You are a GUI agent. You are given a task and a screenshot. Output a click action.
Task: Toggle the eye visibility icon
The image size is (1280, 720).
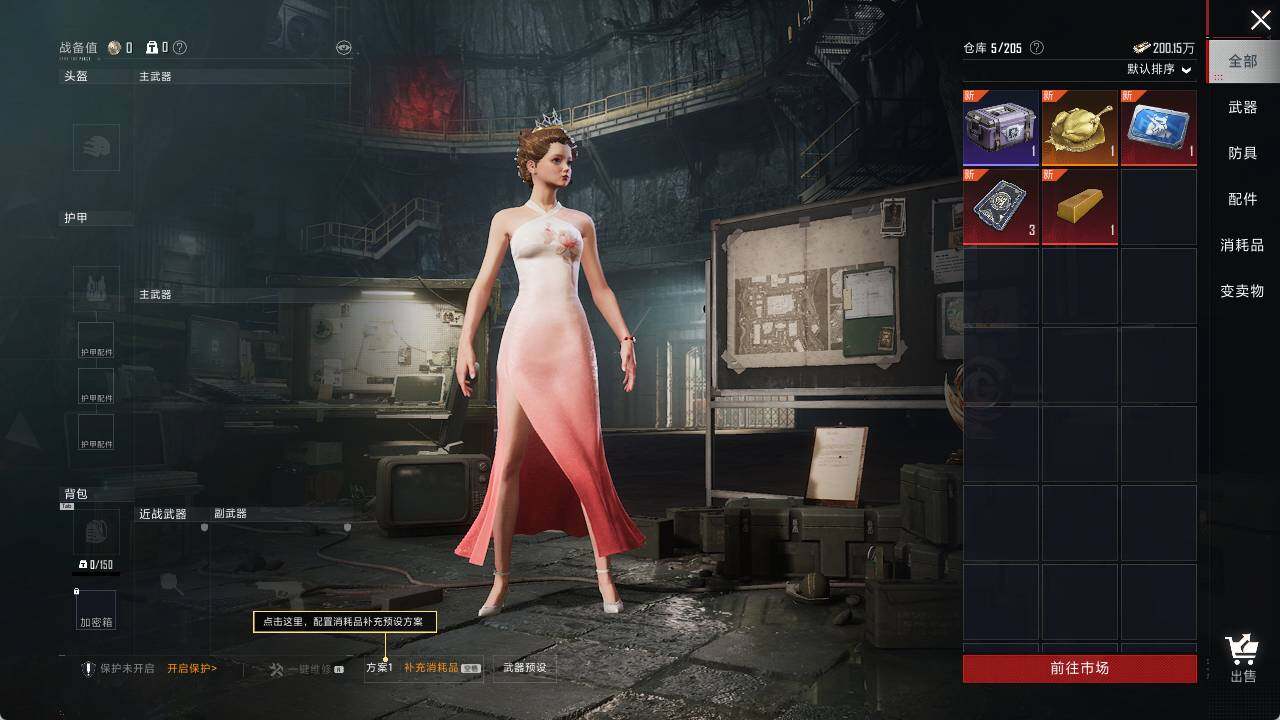tap(344, 47)
